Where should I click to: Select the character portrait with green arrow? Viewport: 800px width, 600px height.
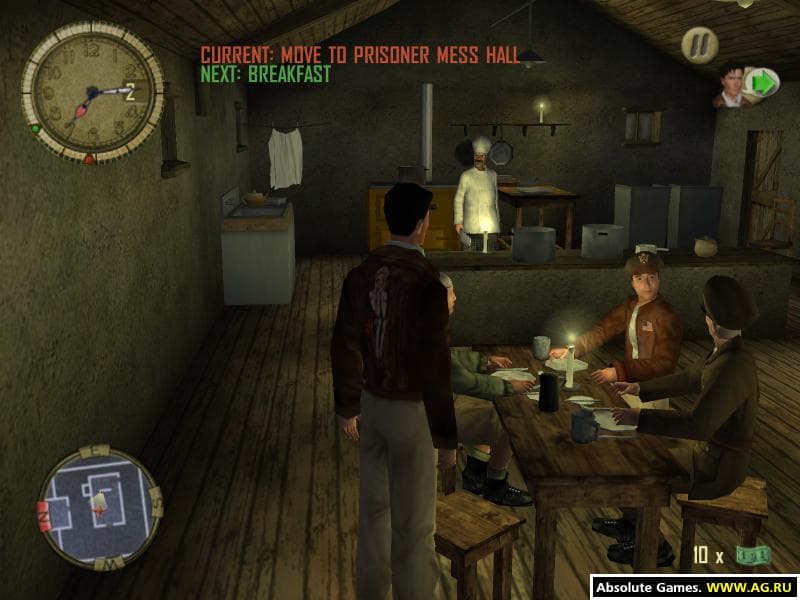746,85
